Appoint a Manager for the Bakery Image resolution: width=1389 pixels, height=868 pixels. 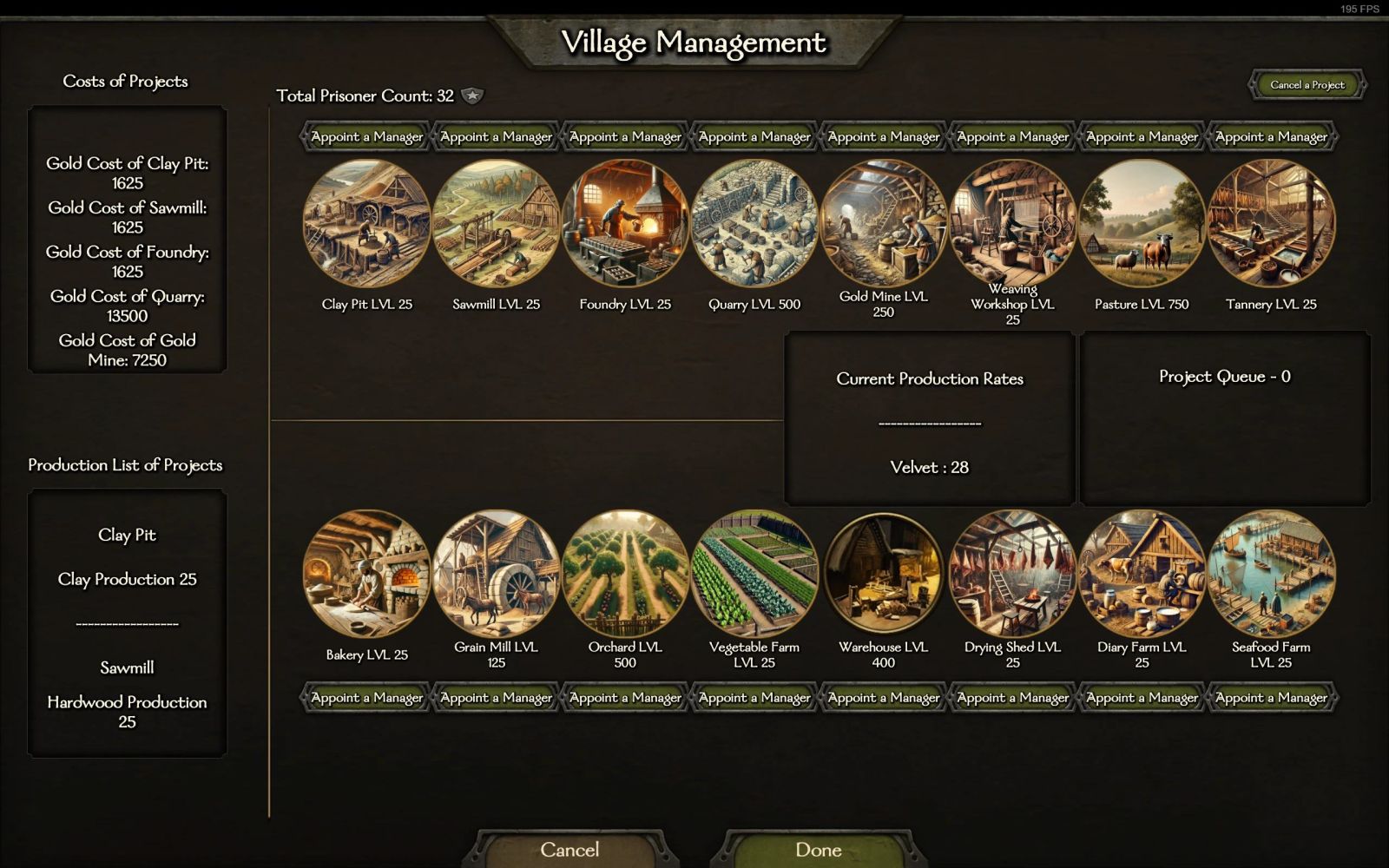point(366,698)
